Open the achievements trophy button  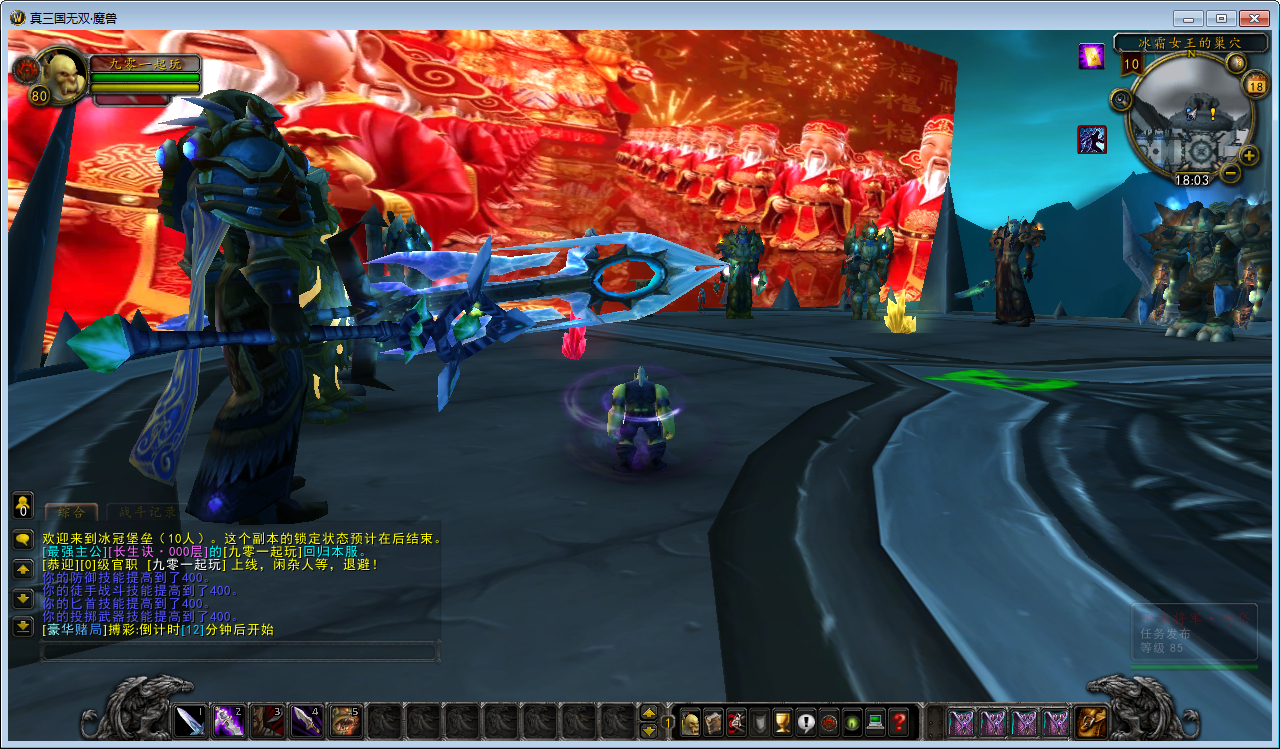783,721
